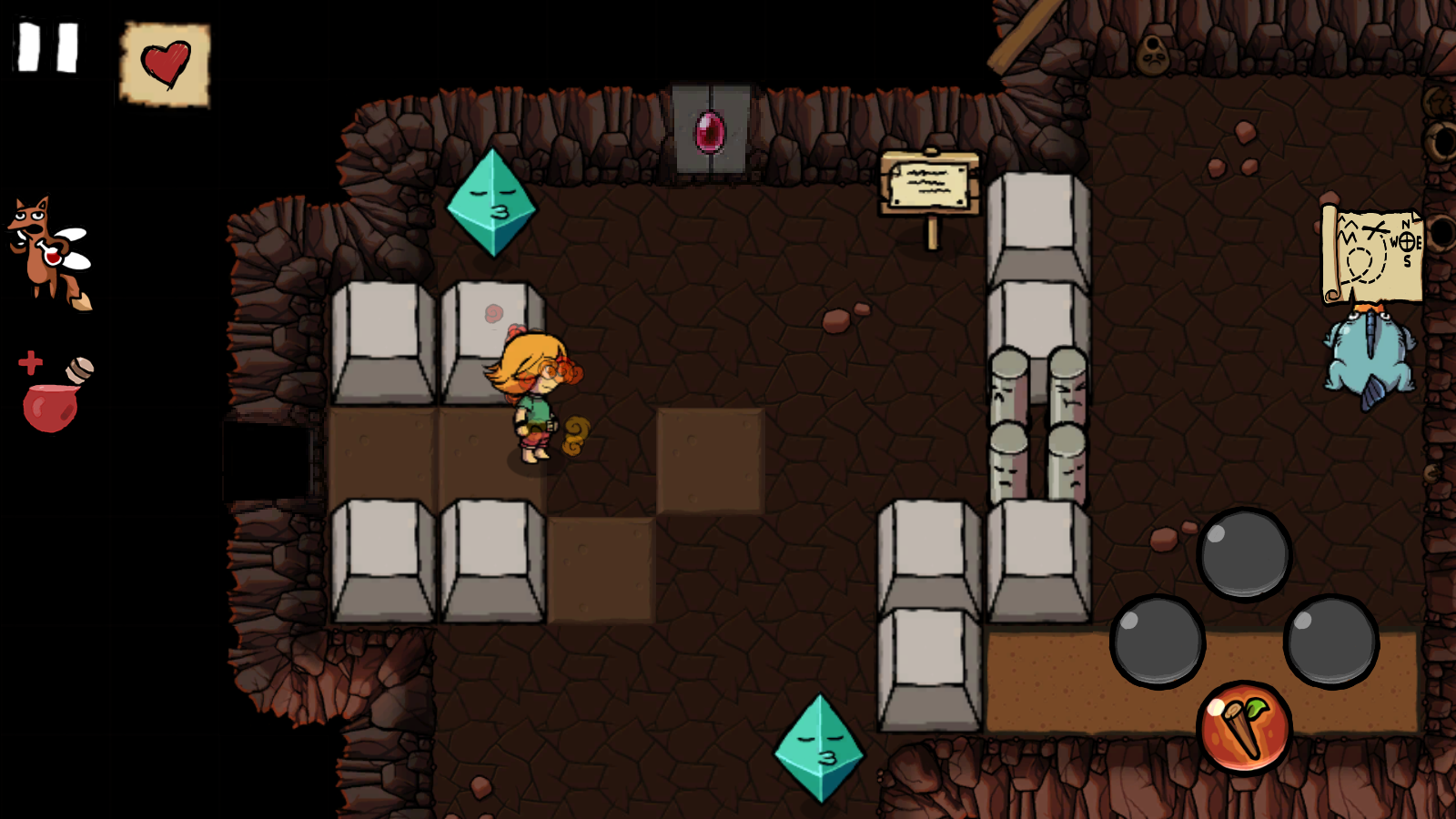Pause the game
This screenshot has width=1456, height=819.
pyautogui.click(x=48, y=47)
